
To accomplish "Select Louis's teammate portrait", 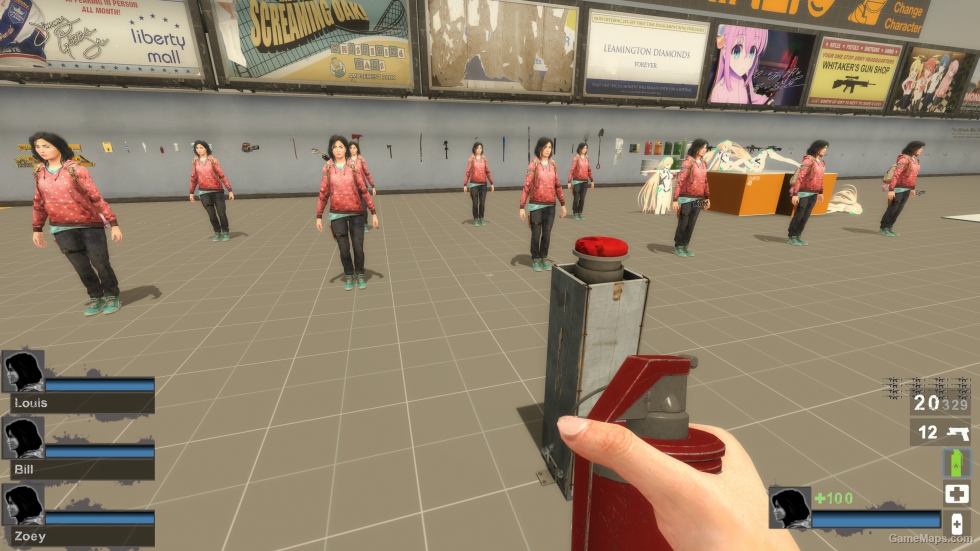I will pos(22,371).
